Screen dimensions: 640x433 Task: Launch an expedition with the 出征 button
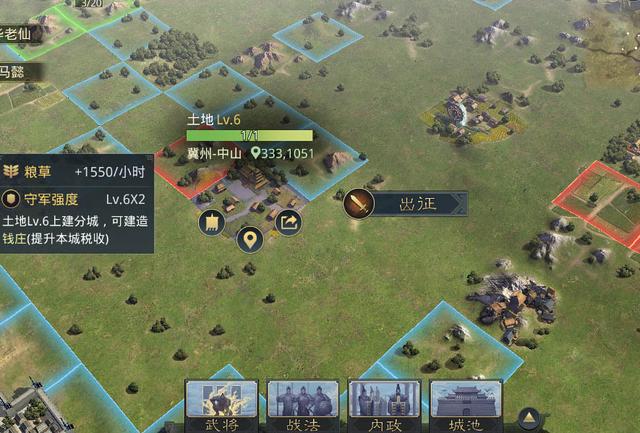tap(403, 204)
